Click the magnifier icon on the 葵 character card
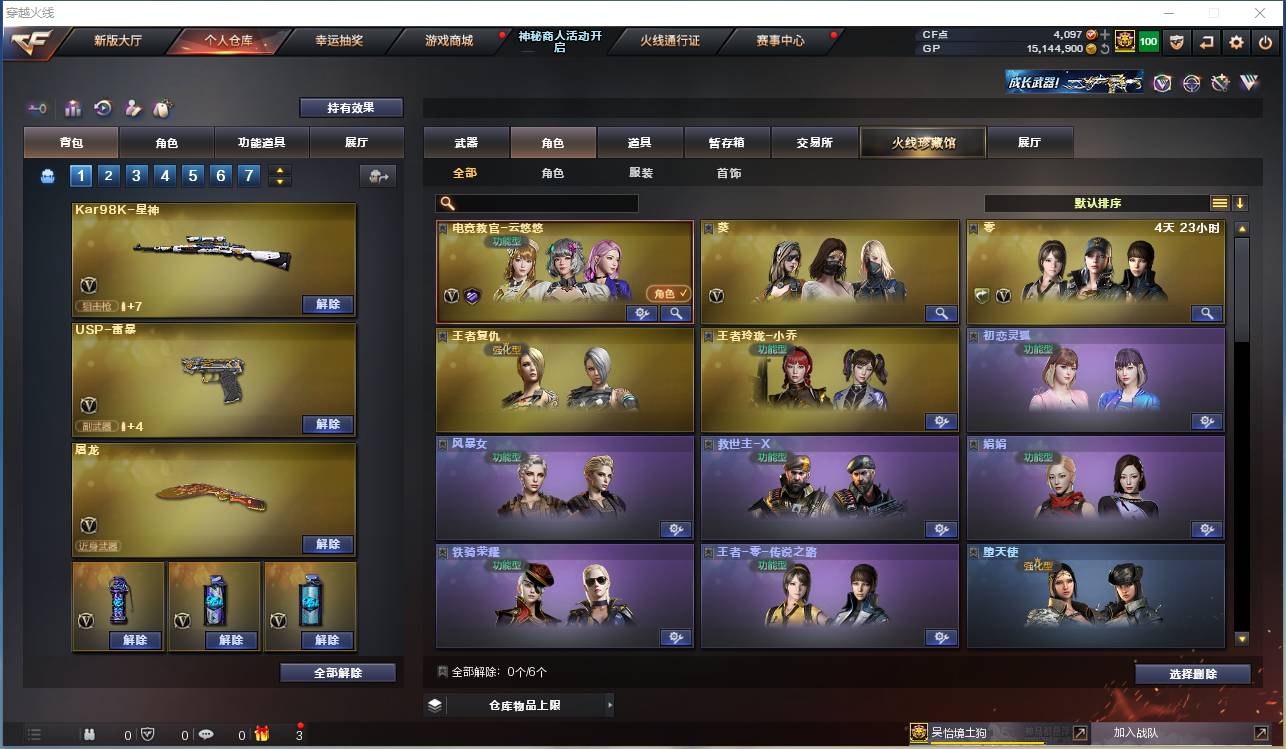The height and width of the screenshot is (749, 1286). (x=940, y=313)
